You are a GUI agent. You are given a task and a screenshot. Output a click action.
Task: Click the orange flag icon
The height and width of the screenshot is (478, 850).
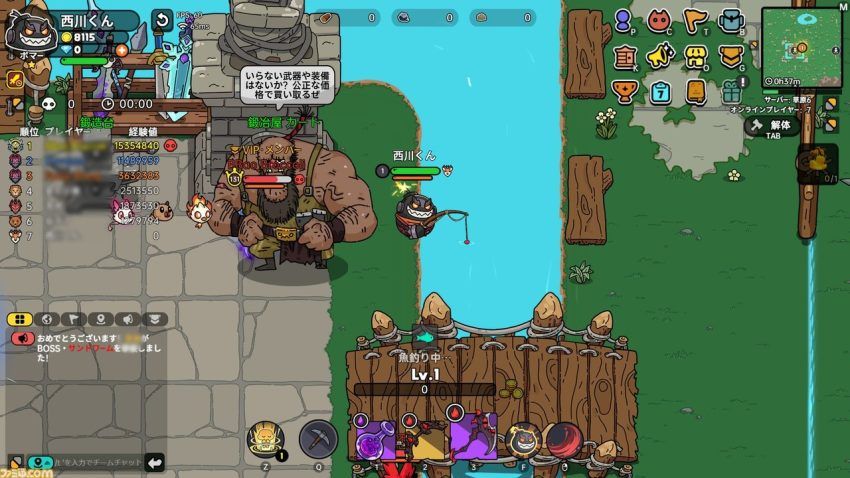(x=695, y=21)
